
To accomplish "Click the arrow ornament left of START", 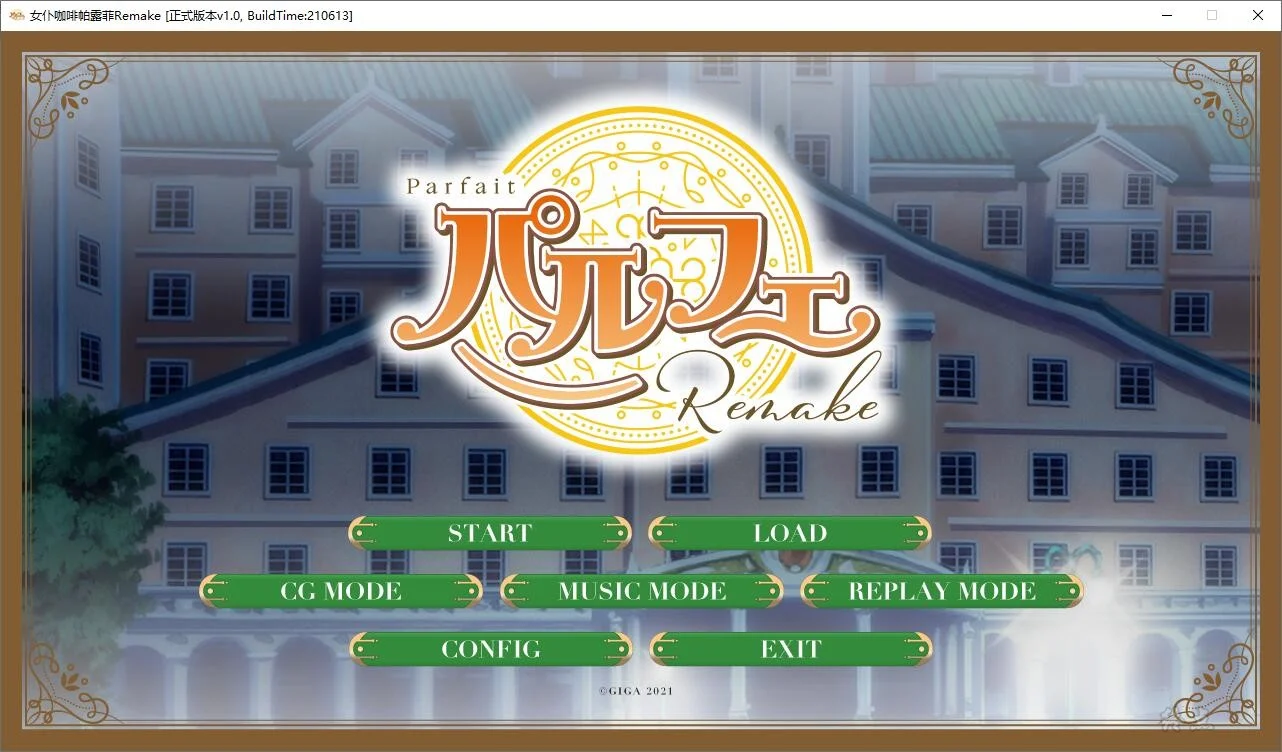I will (362, 533).
